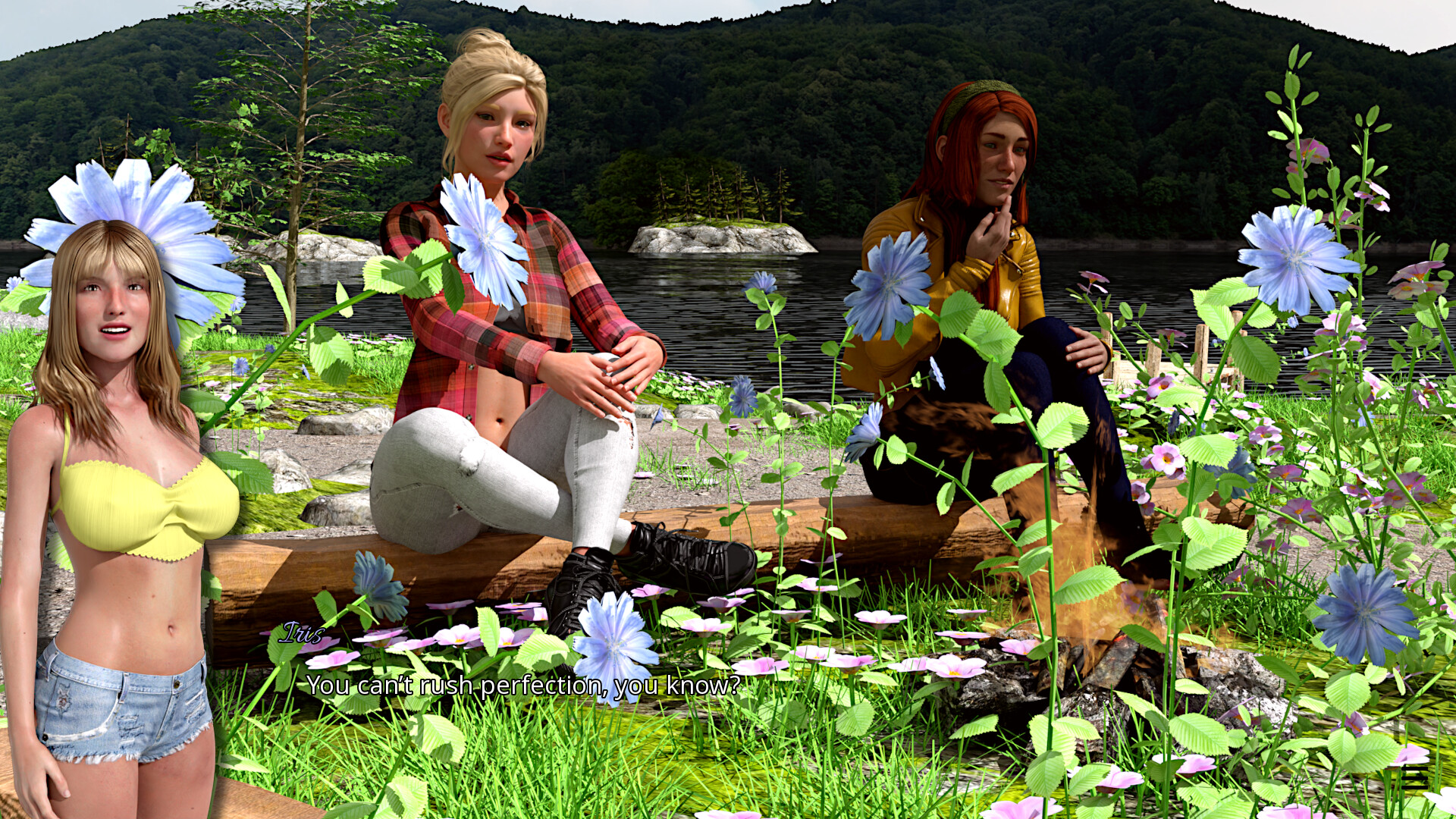The height and width of the screenshot is (819, 1456).
Task: Click the hamburger menu lines icon
Action: (x=1414, y=778)
